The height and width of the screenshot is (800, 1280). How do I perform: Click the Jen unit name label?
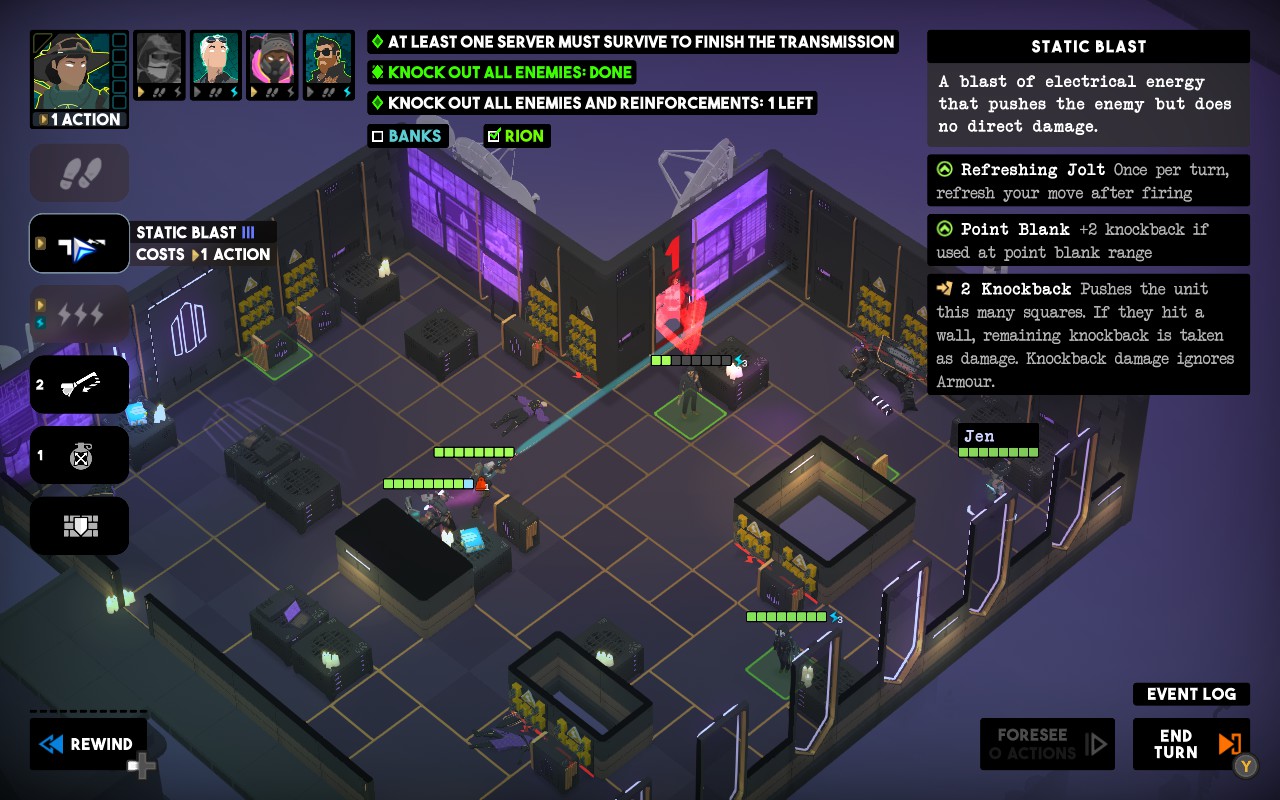(x=980, y=436)
